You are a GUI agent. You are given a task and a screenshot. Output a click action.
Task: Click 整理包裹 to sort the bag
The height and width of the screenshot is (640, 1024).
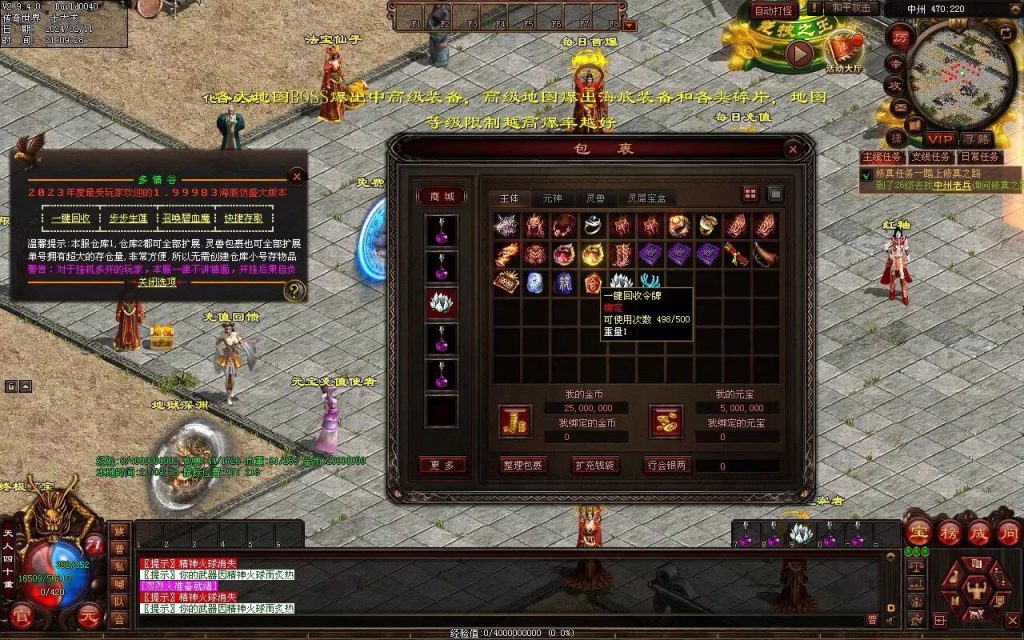pos(524,465)
